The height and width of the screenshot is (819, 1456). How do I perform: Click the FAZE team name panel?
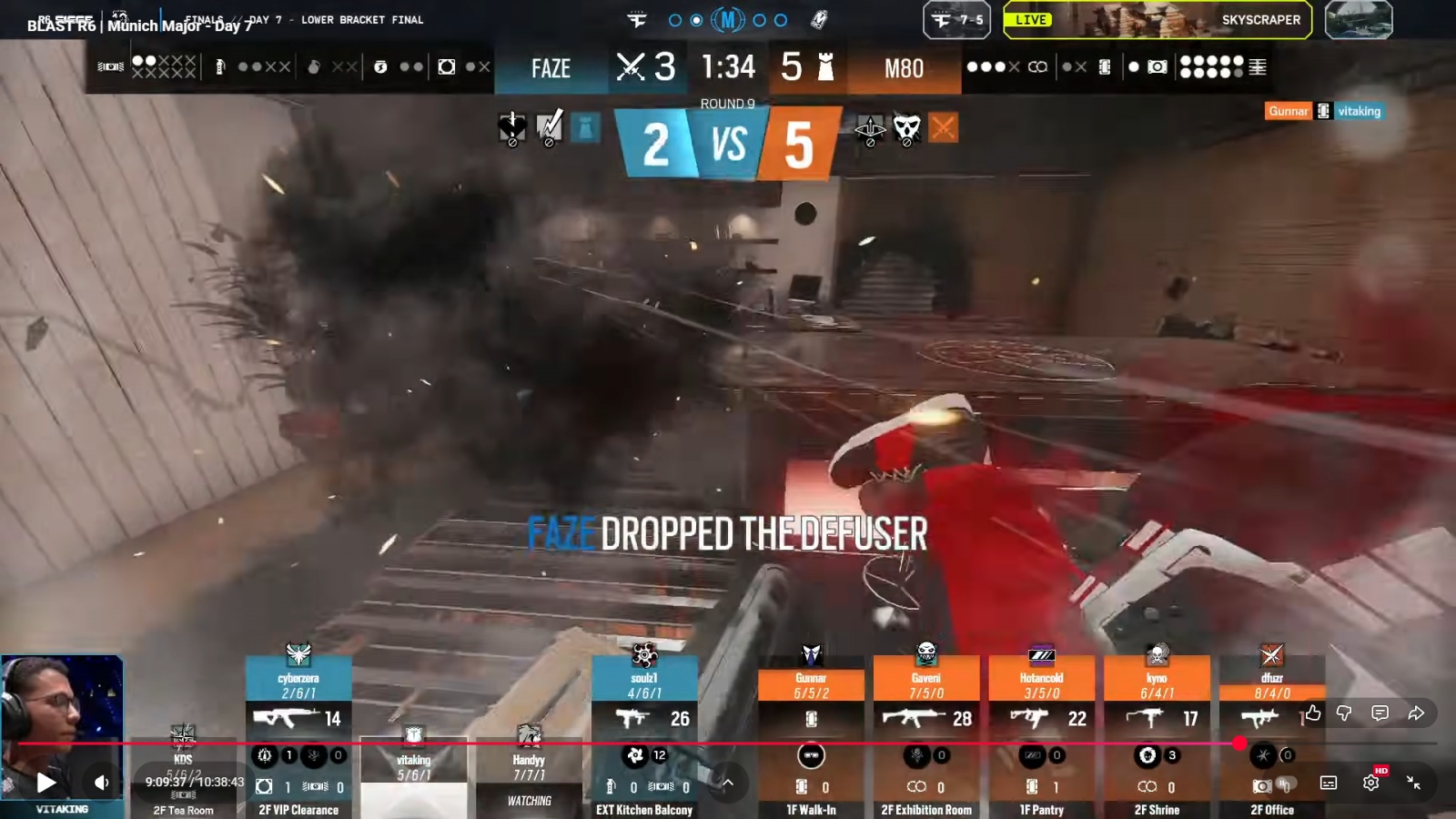click(551, 69)
